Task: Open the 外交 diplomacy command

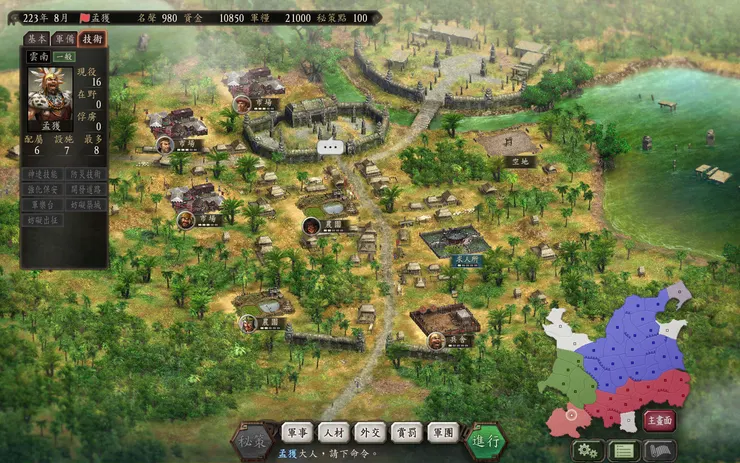Action: click(370, 433)
